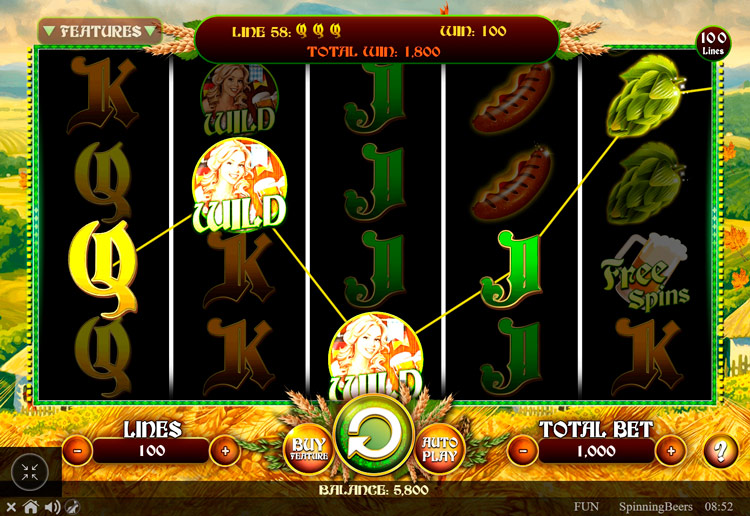Click the 100 Lines badge
Screen dimensions: 750x516
712,44
